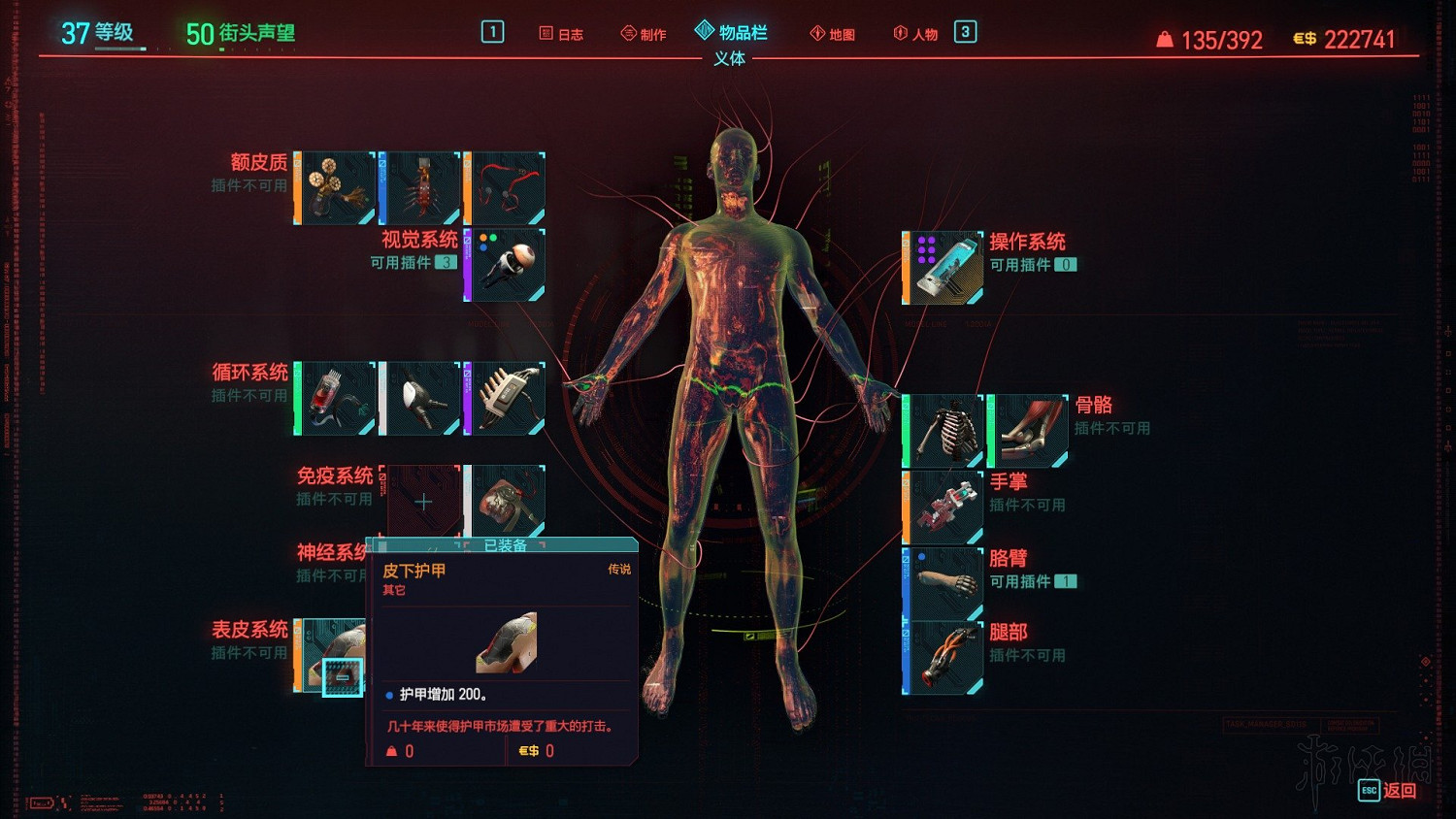1456x819 pixels.
Task: Click the 胳臂 available slots indicator
Action: click(1064, 583)
